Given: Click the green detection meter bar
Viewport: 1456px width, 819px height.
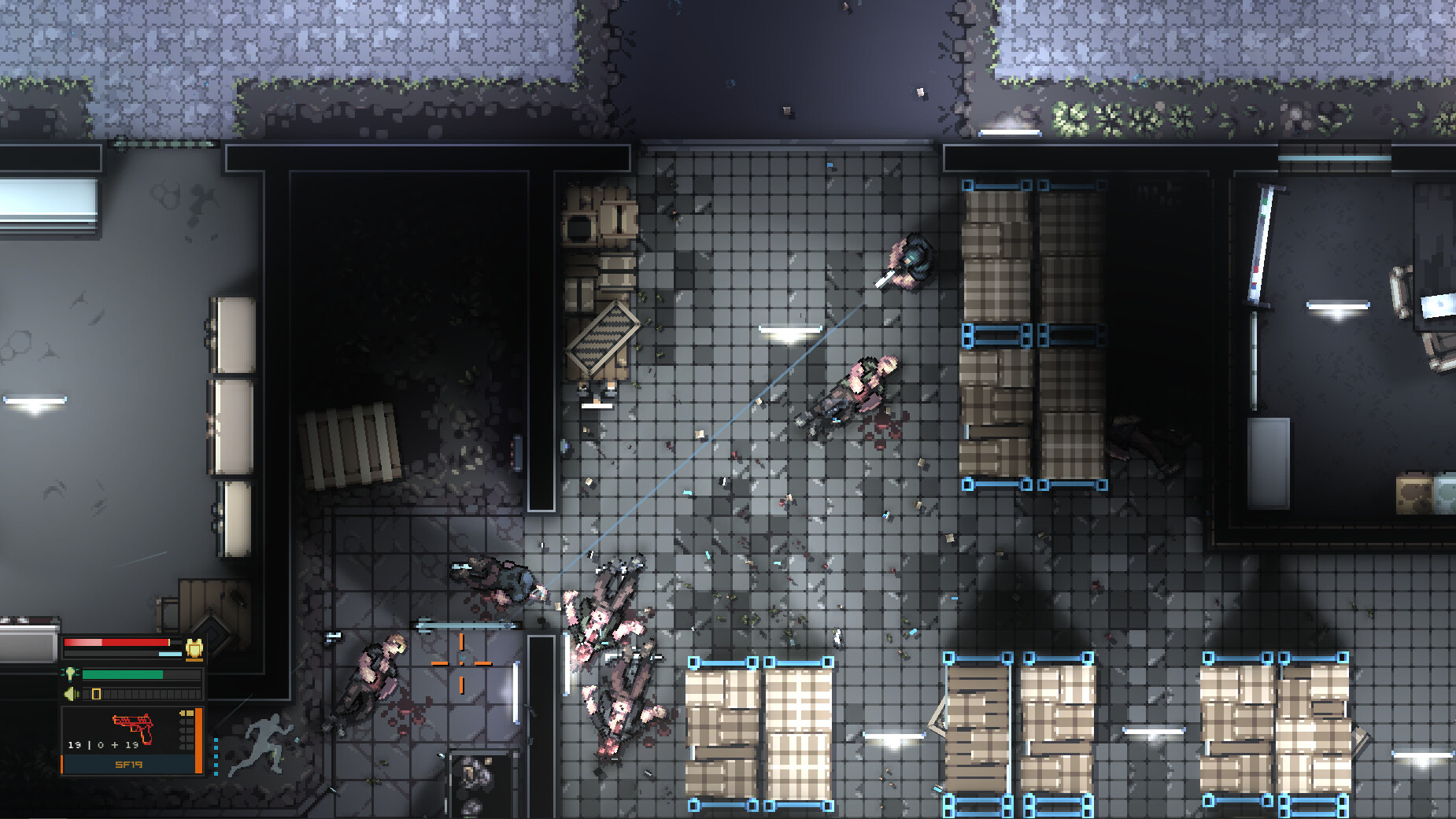Looking at the screenshot, I should point(122,673).
